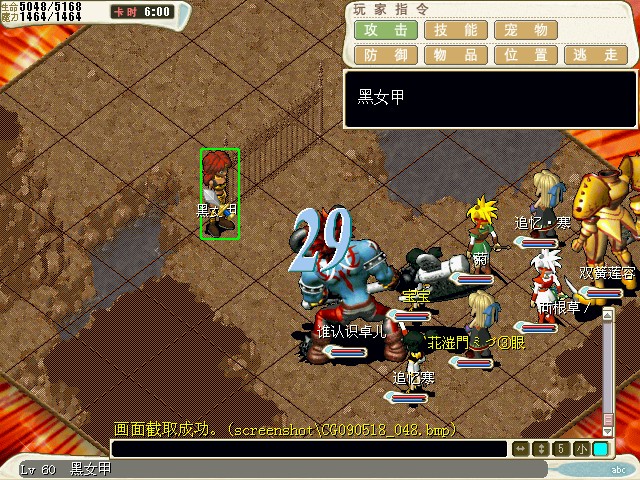Switch the abc input mode indicator
The height and width of the screenshot is (480, 640).
pos(619,469)
